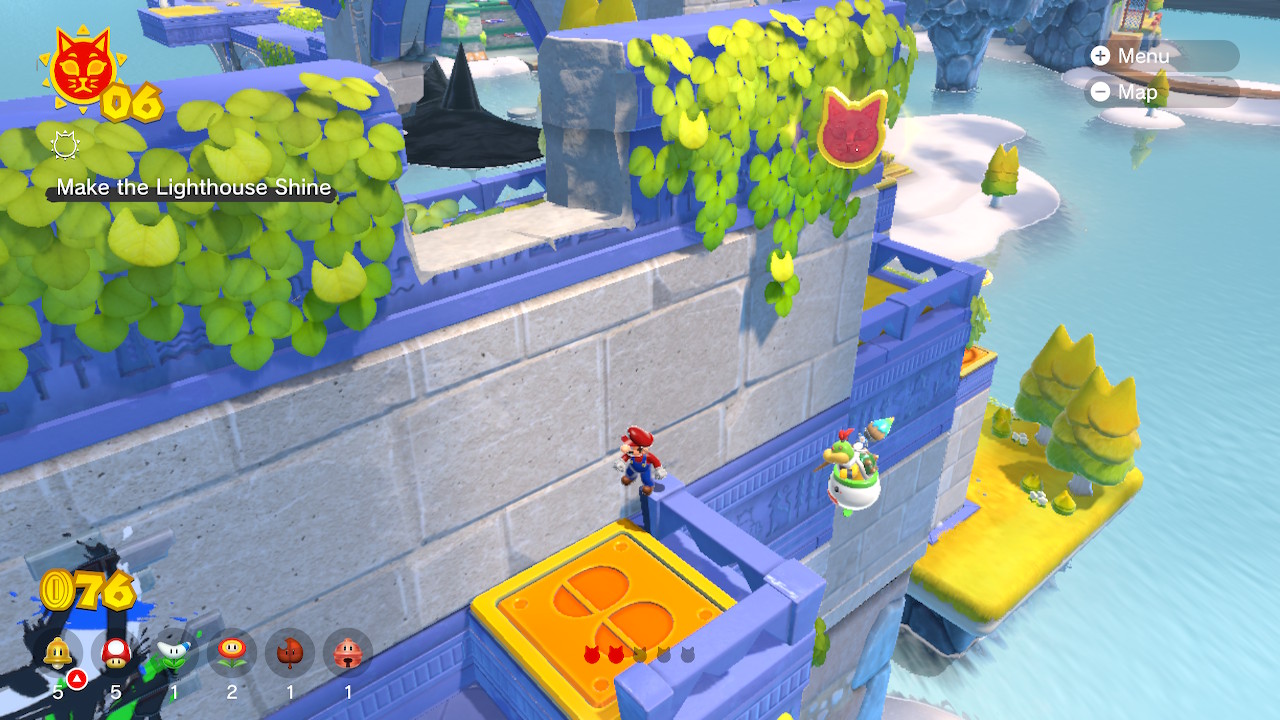Click the Make the Lighthouse Shine objective

point(194,188)
